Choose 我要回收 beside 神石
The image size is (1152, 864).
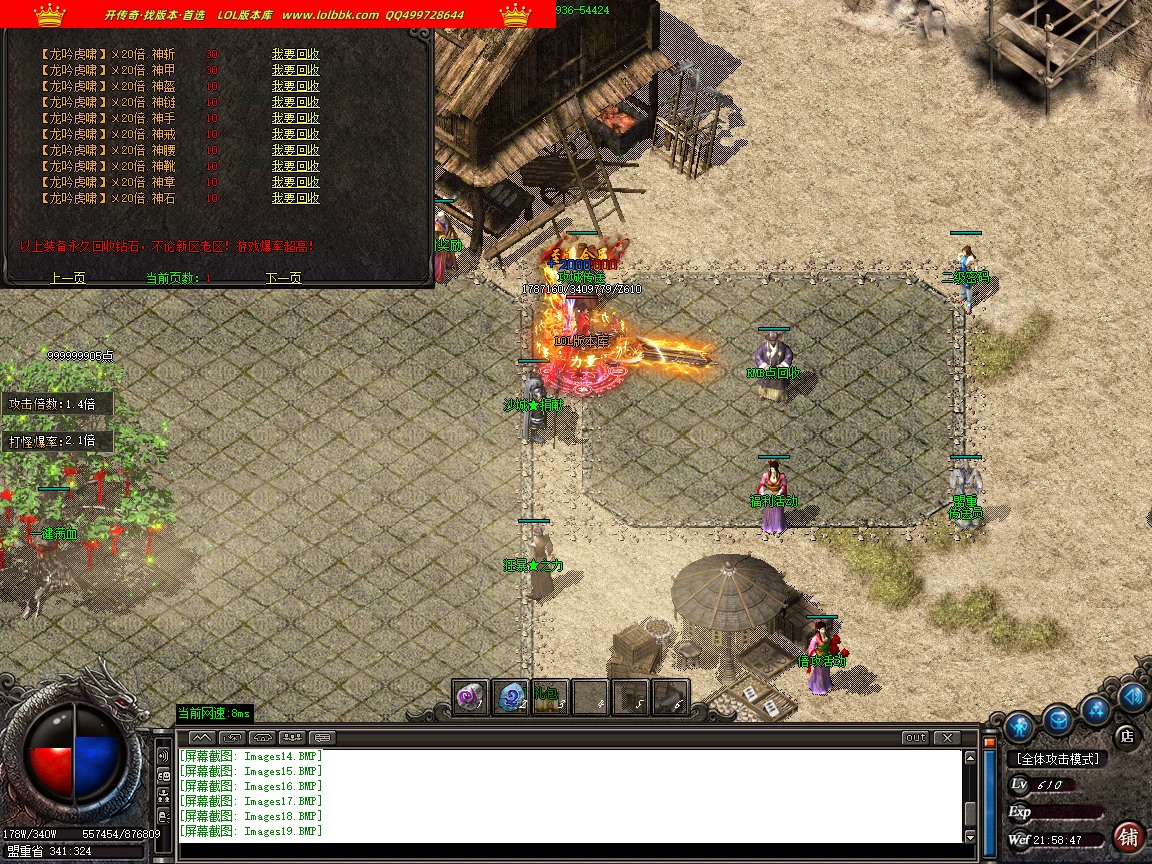pyautogui.click(x=295, y=198)
